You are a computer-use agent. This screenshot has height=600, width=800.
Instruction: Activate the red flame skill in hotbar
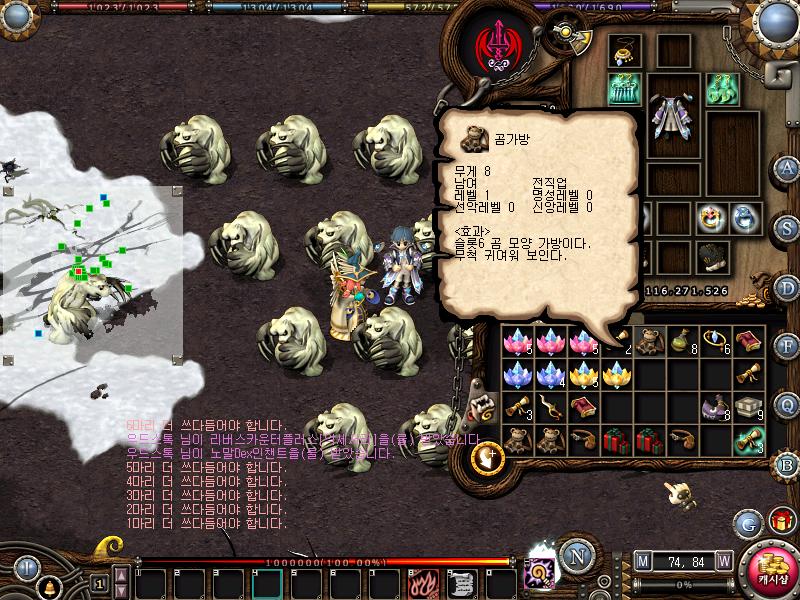click(x=422, y=582)
